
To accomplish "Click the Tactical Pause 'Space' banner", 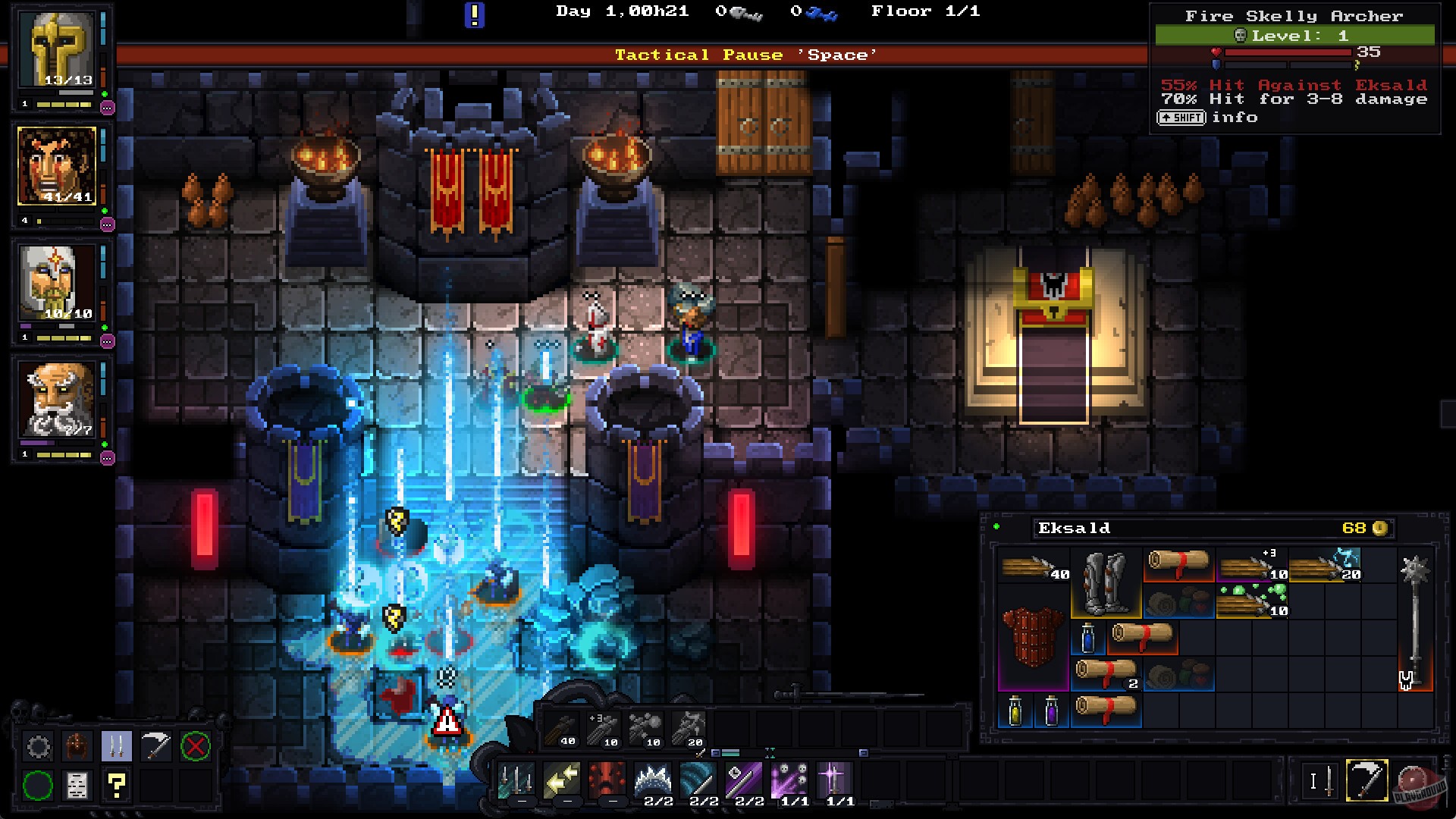I will [747, 55].
